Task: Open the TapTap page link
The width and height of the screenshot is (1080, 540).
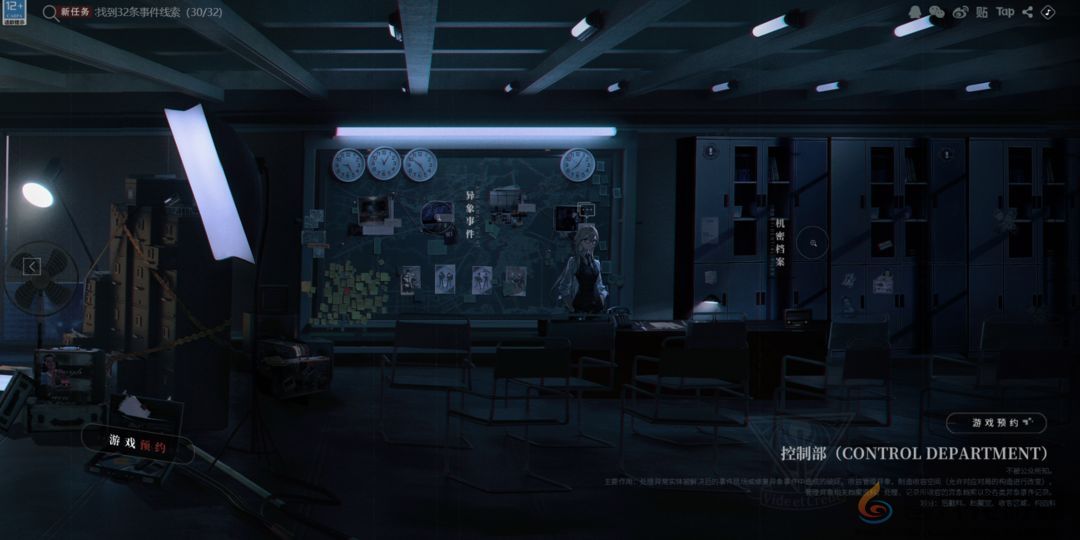Action: point(1005,12)
